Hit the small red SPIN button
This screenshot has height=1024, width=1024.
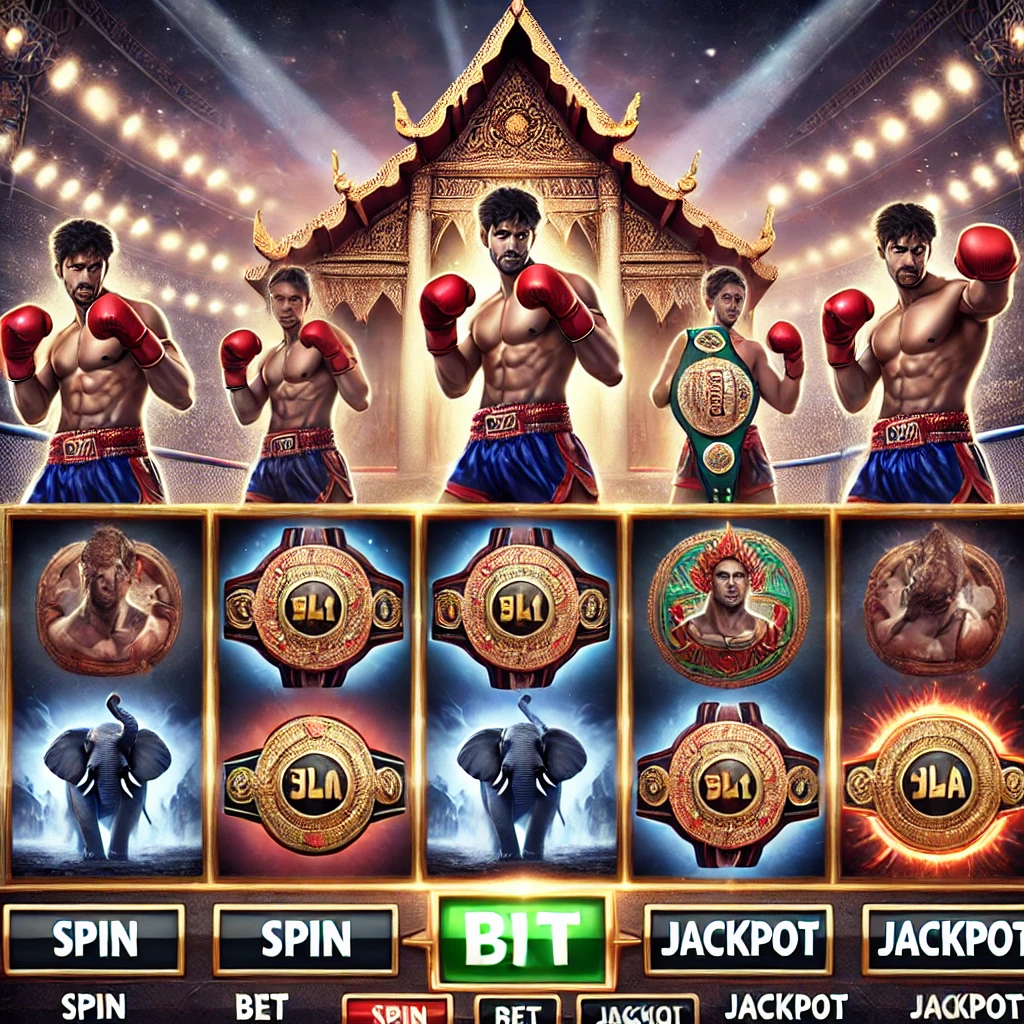pyautogui.click(x=397, y=1010)
